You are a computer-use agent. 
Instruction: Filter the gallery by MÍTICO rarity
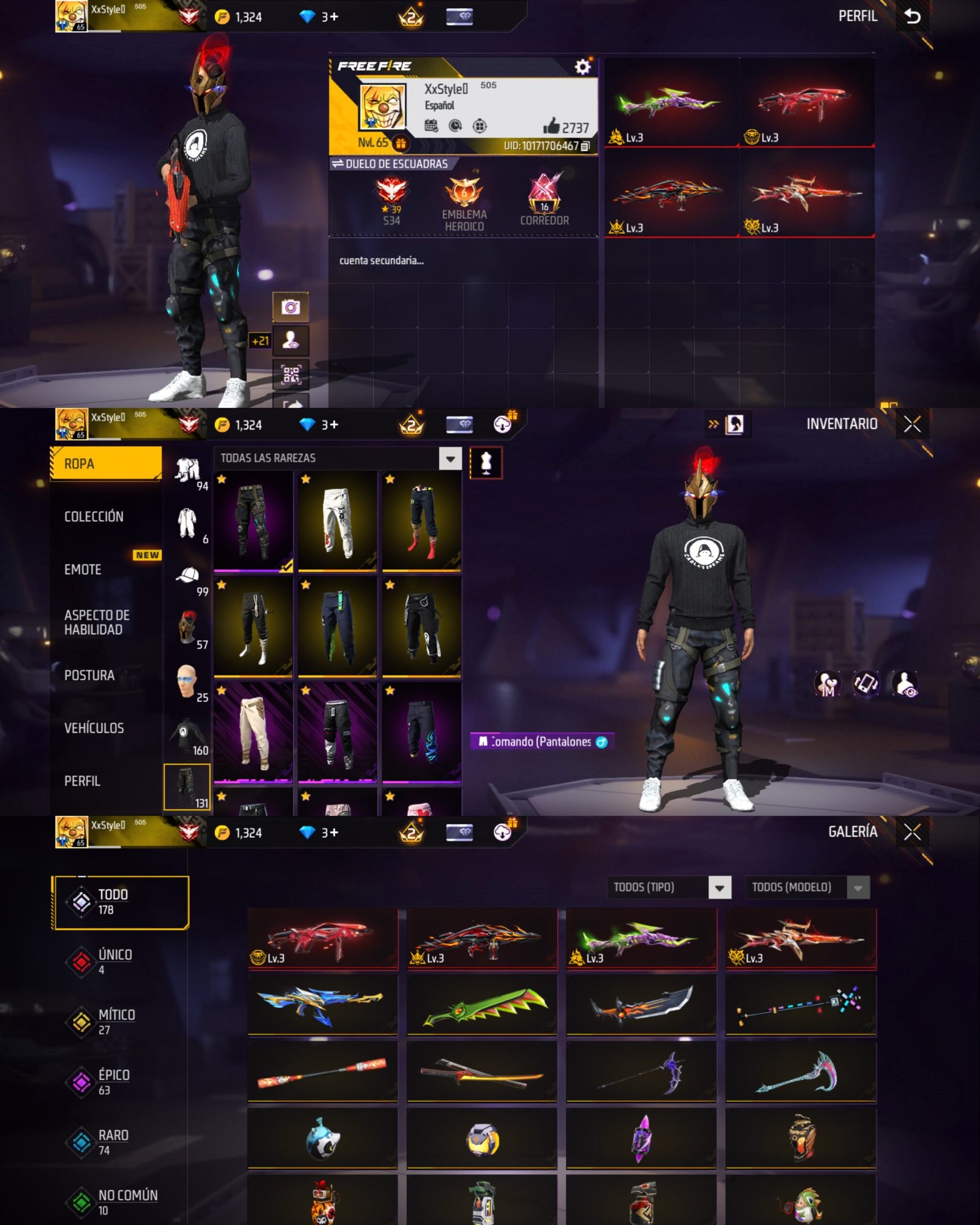click(116, 1022)
